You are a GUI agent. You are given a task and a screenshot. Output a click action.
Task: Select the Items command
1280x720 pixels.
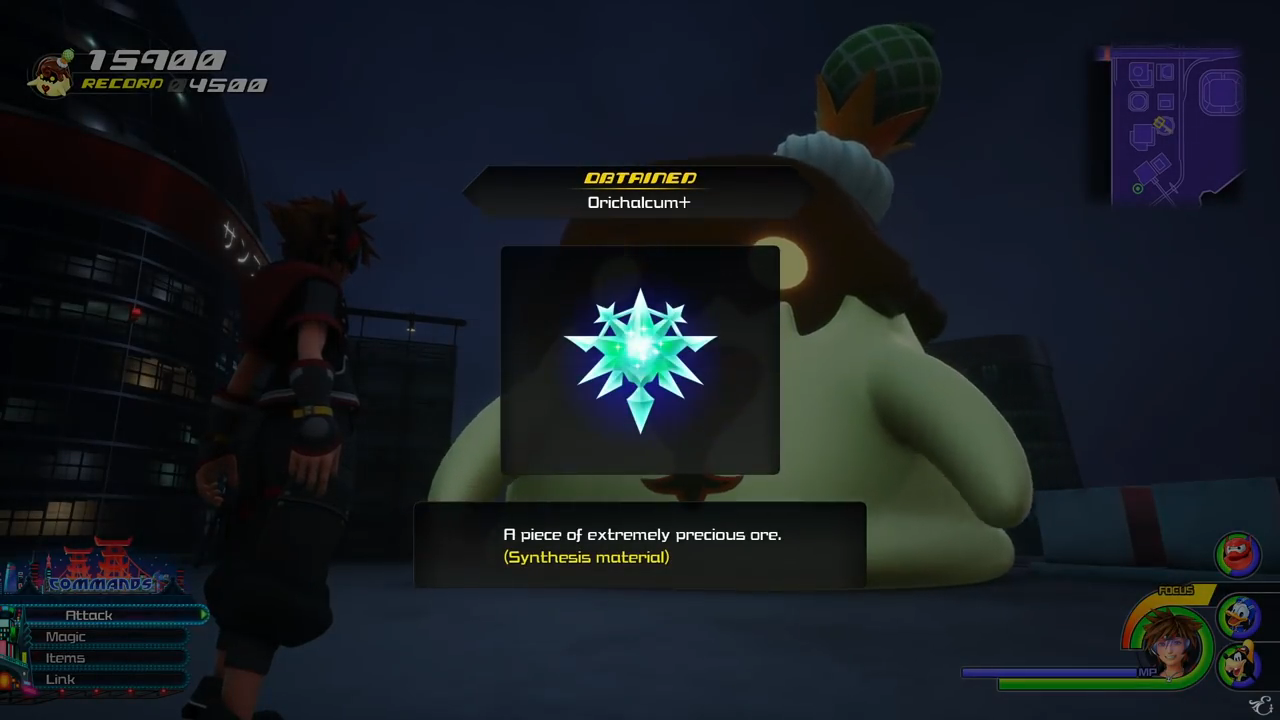(x=64, y=657)
